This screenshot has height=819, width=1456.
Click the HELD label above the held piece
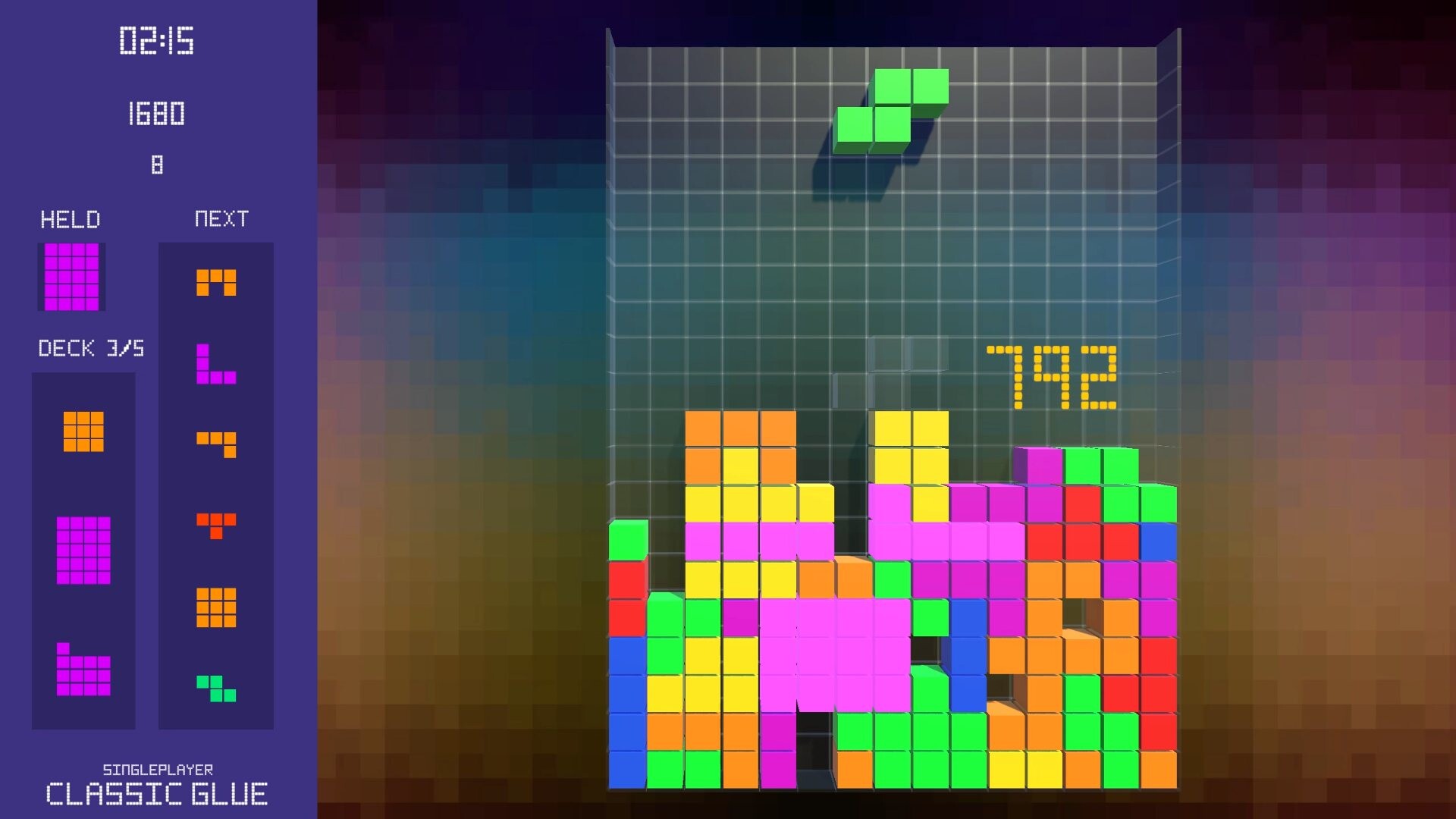pos(69,220)
